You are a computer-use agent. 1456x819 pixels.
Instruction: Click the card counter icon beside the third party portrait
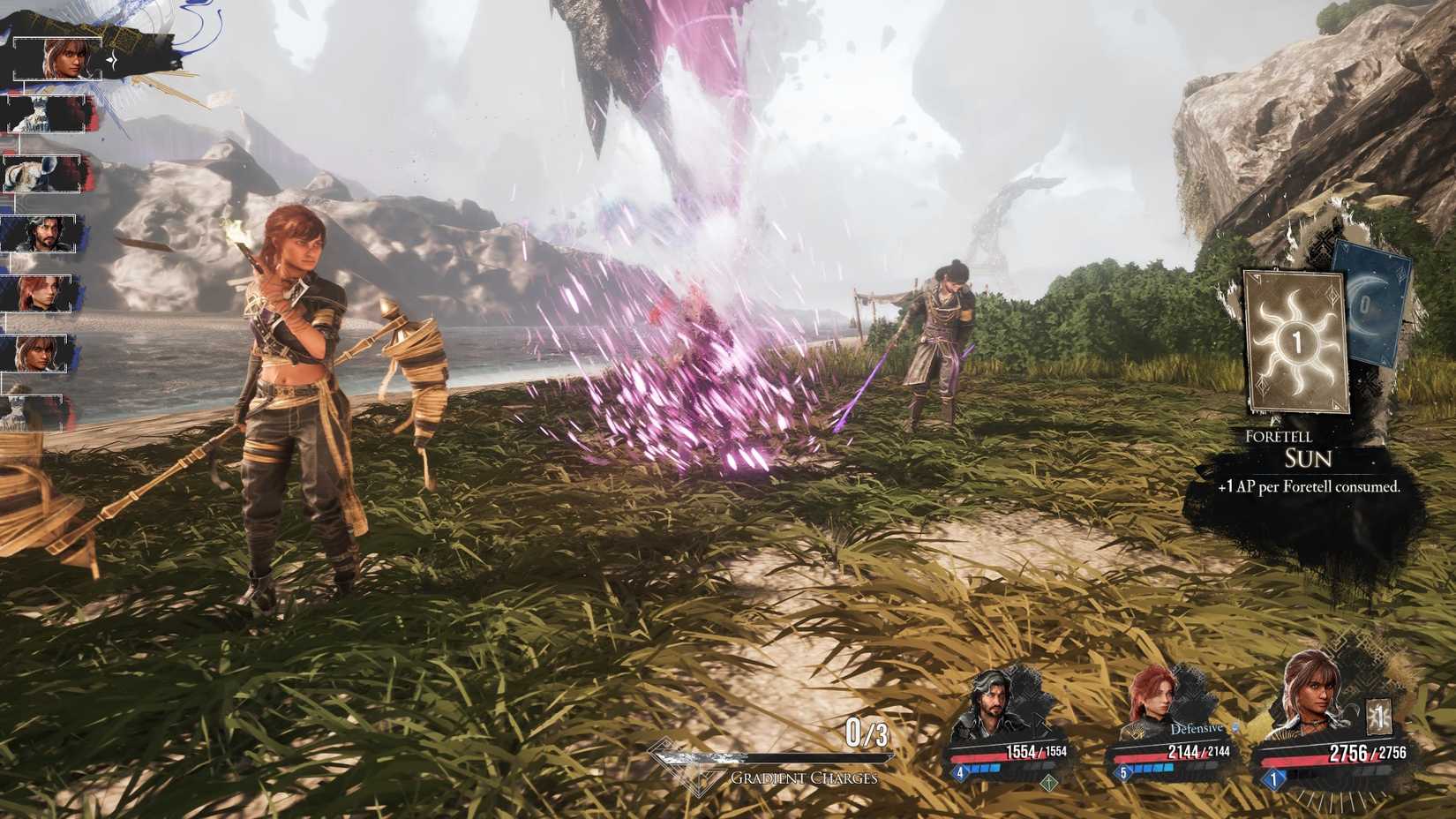(1378, 717)
